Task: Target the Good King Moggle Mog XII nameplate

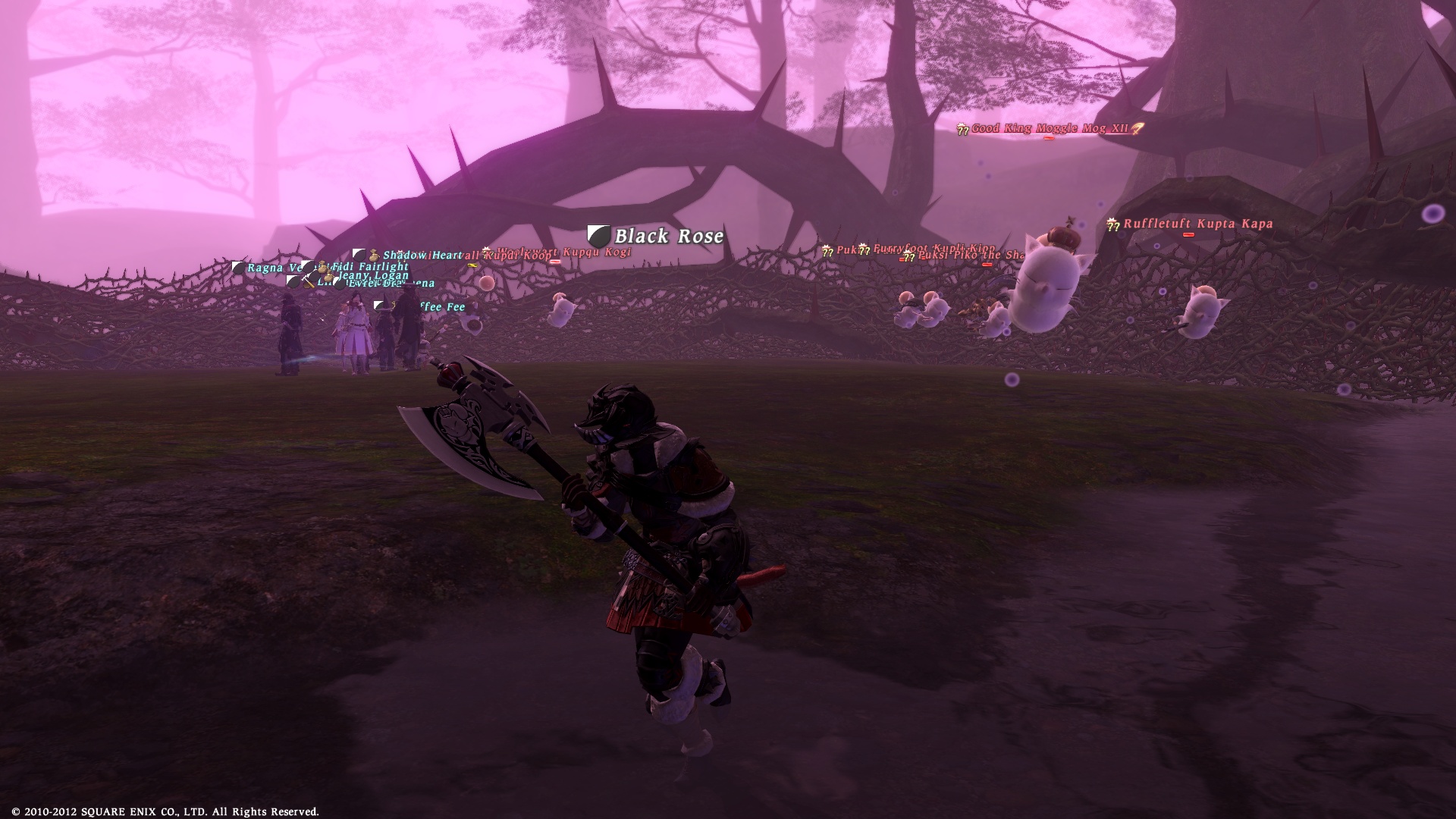Action: tap(1050, 129)
